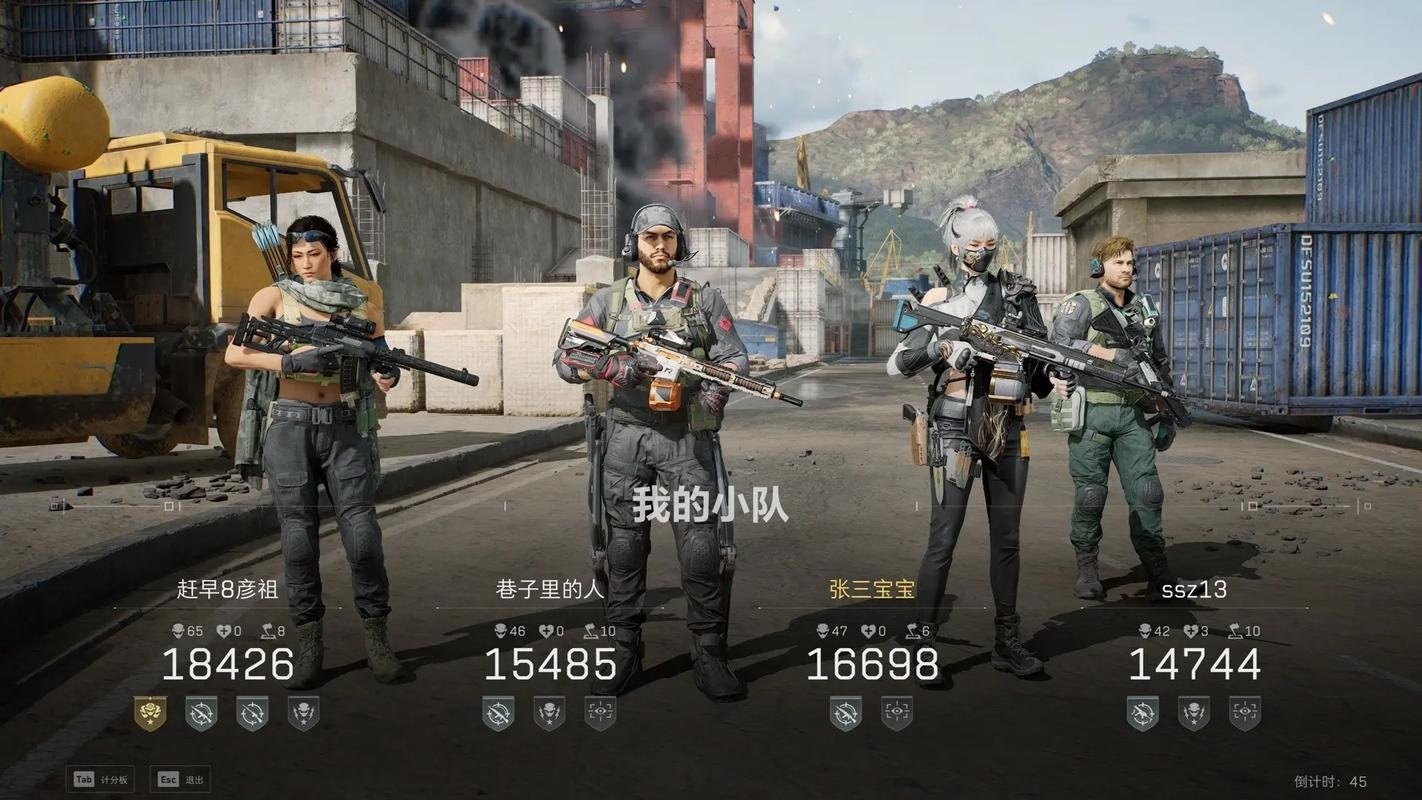Select player 赶早8彦祖's name
The height and width of the screenshot is (800, 1422).
228,589
